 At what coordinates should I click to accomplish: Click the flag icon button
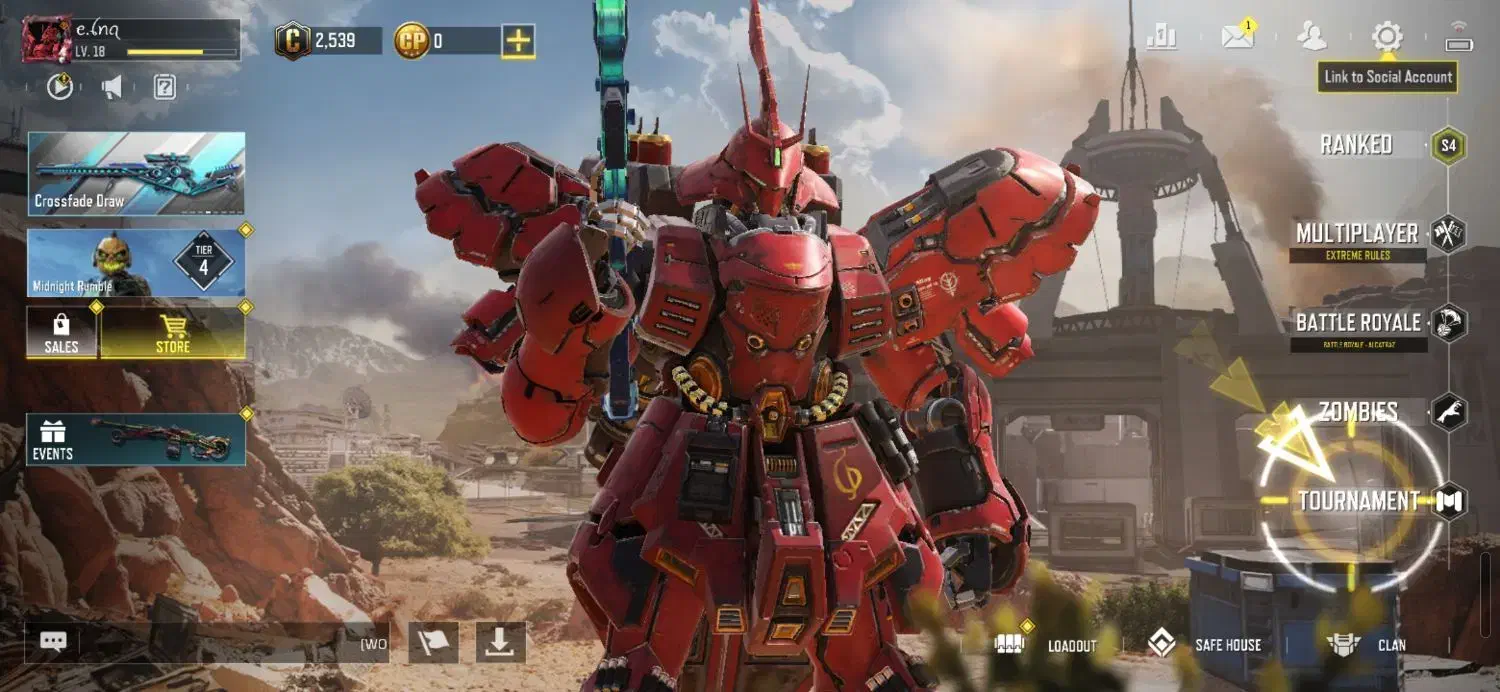click(x=433, y=643)
